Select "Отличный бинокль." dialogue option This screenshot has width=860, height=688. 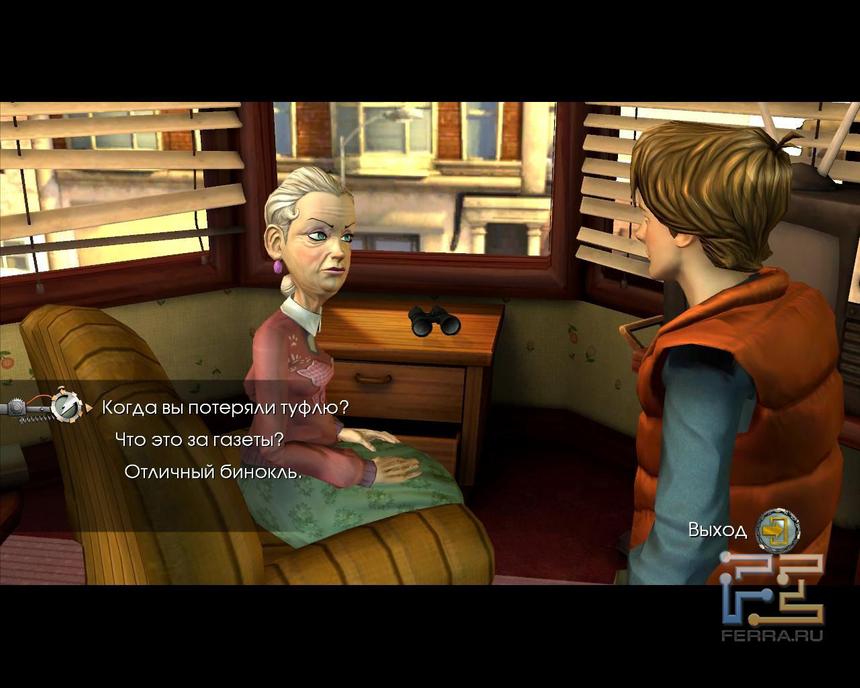(x=212, y=471)
